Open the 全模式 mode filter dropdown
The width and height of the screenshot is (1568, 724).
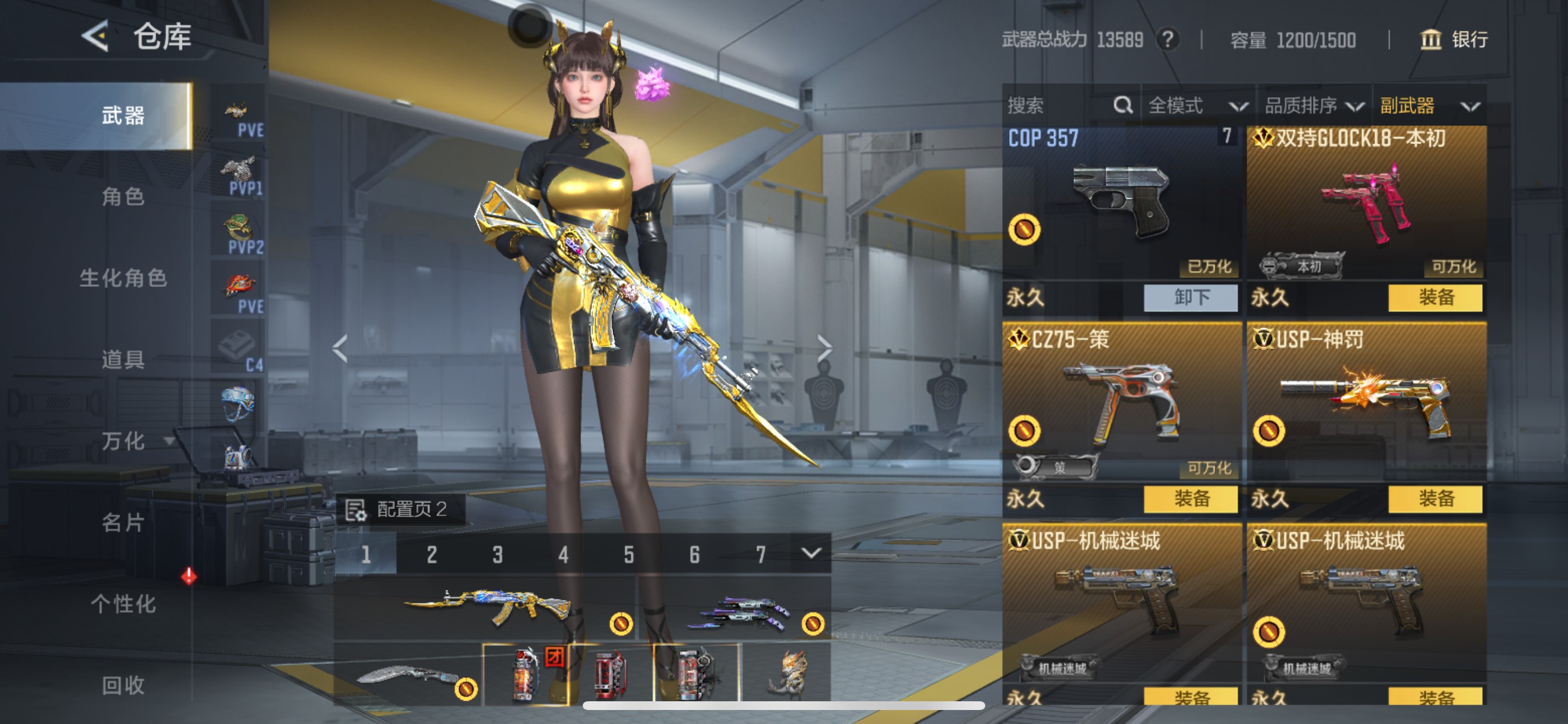click(x=1196, y=106)
